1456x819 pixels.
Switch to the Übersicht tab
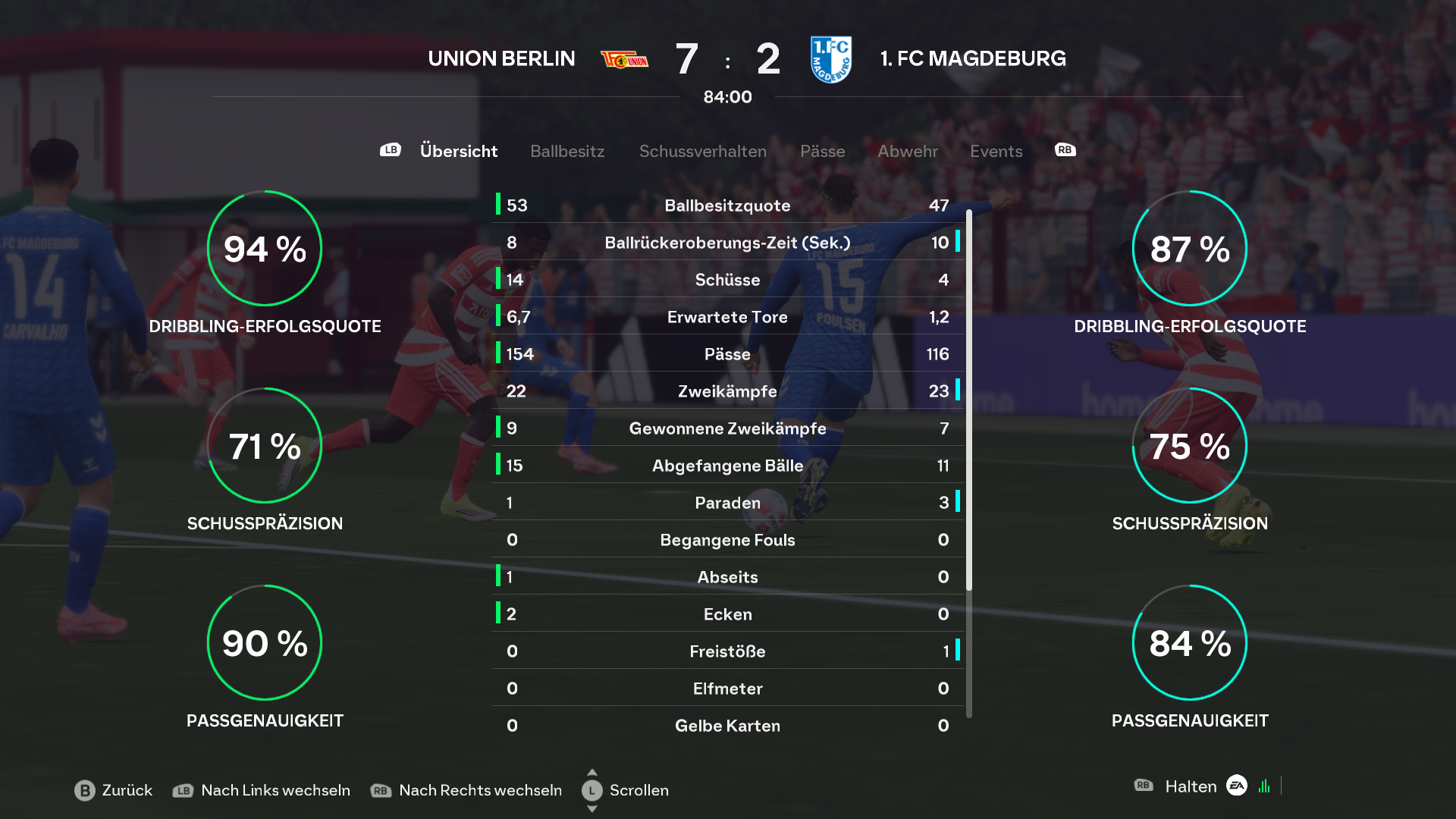click(x=458, y=151)
